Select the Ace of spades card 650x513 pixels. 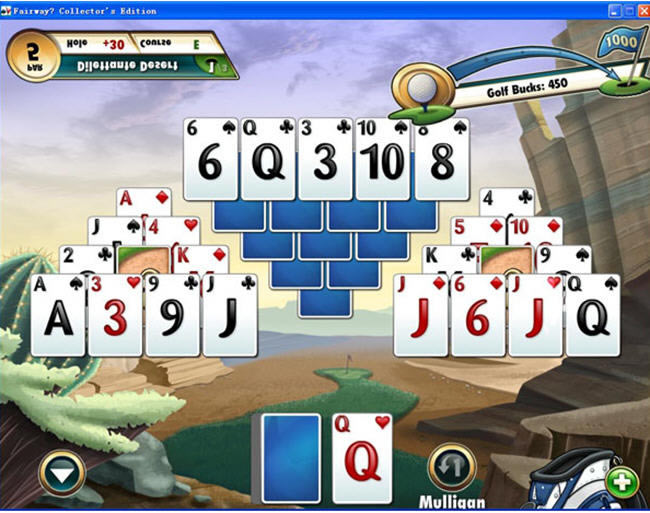coord(58,316)
